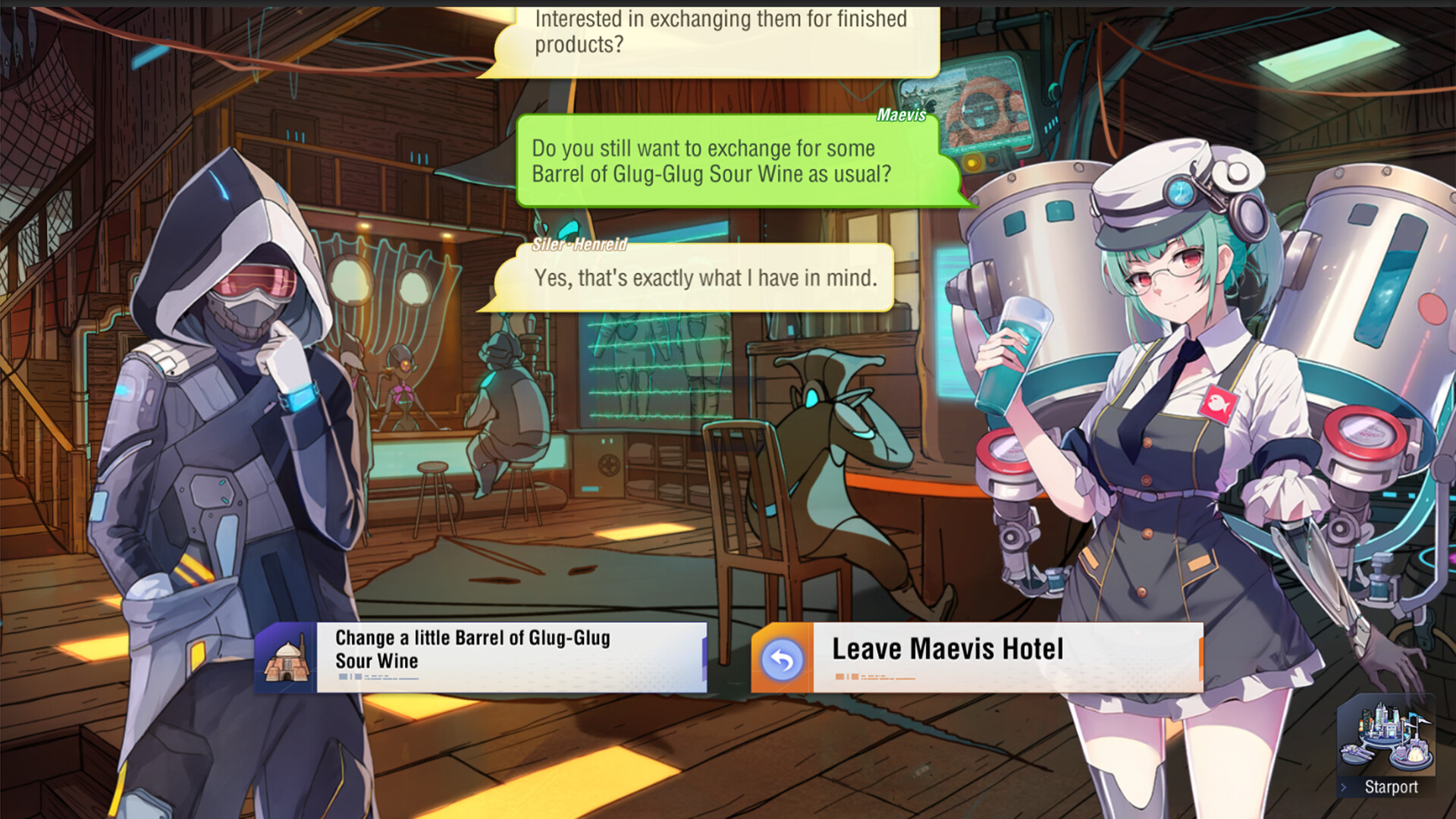Click the building icon on the wine exchange option

click(288, 657)
